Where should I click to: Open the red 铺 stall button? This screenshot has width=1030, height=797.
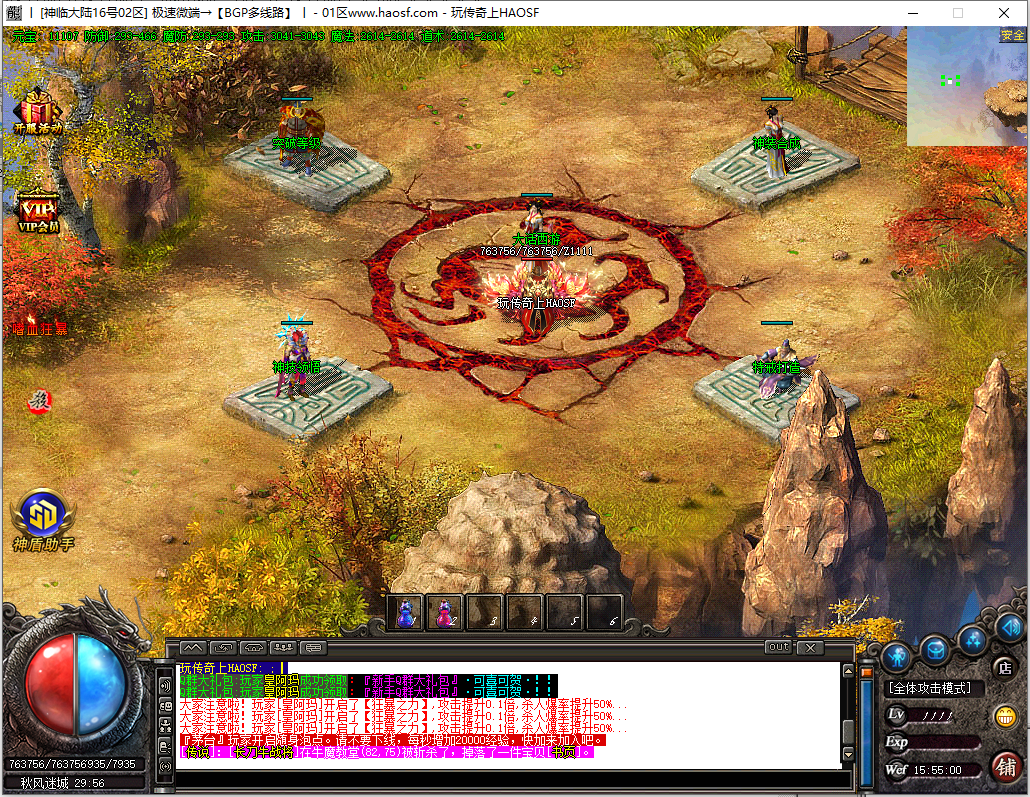(1006, 767)
